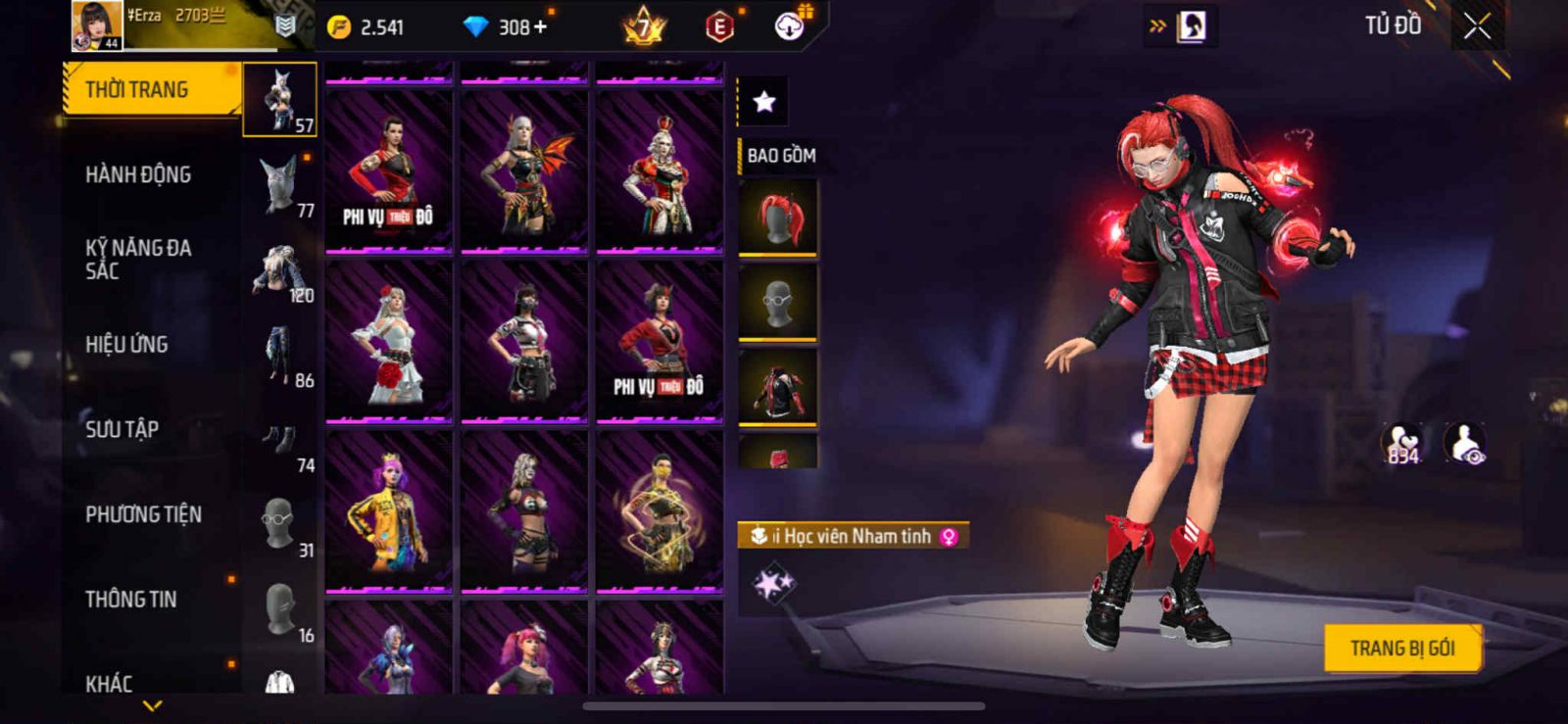Open the Sưu Tập tab
Screen dimensions: 1568x724
pos(122,429)
